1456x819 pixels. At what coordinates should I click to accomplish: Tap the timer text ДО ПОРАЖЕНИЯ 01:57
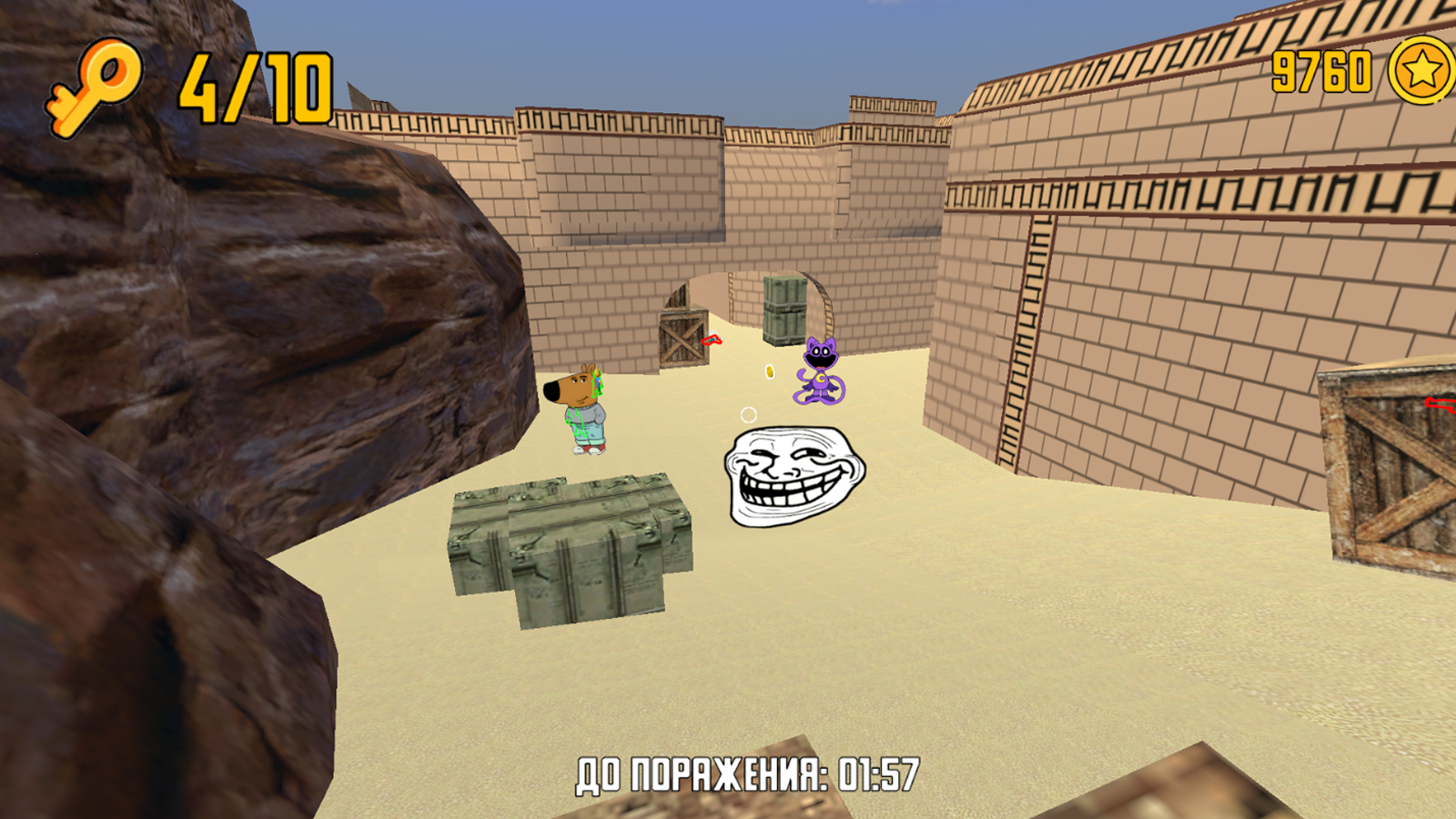pos(746,772)
